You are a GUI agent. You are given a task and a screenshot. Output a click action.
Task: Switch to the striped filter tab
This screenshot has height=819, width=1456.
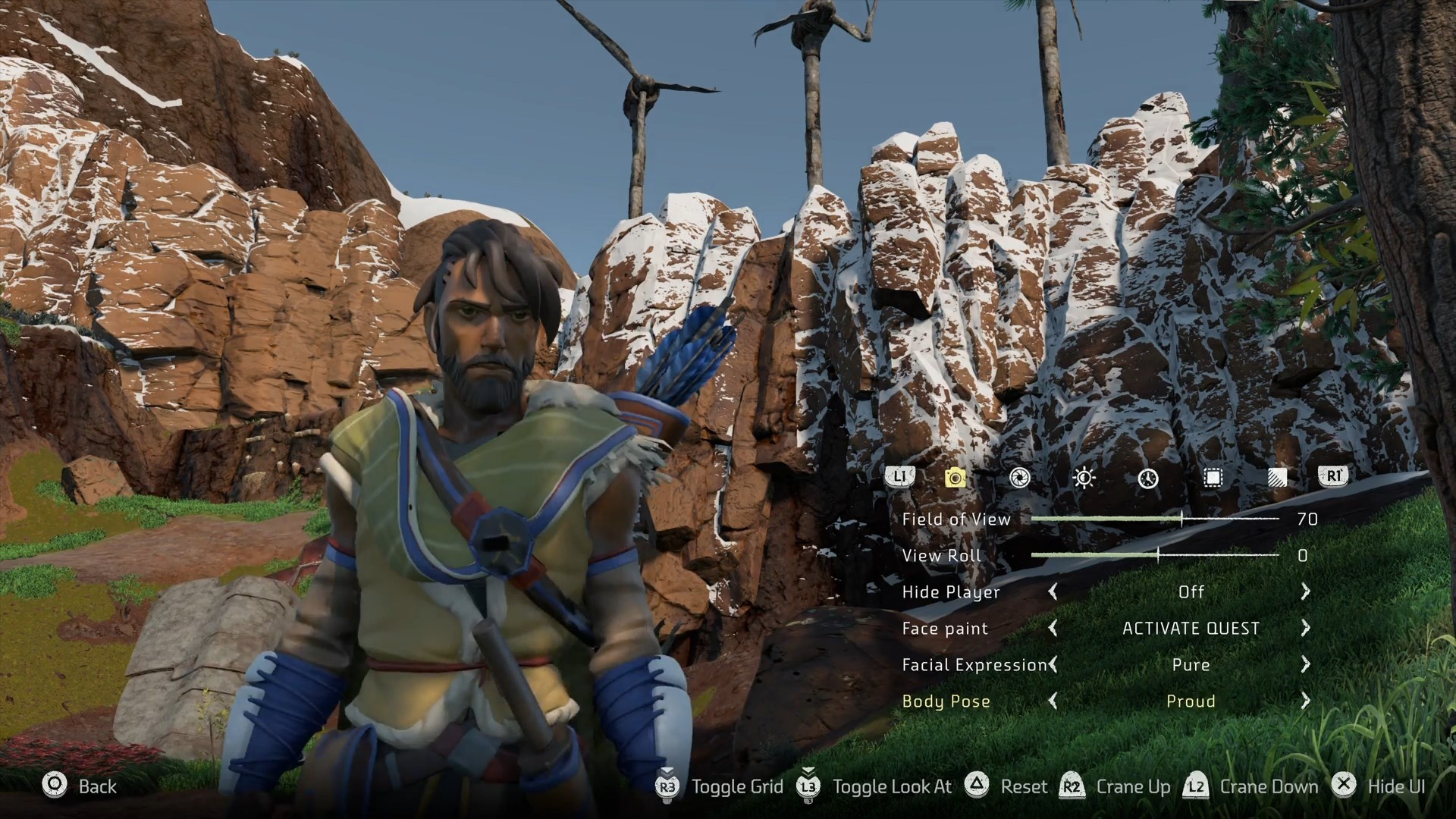[x=1277, y=477]
